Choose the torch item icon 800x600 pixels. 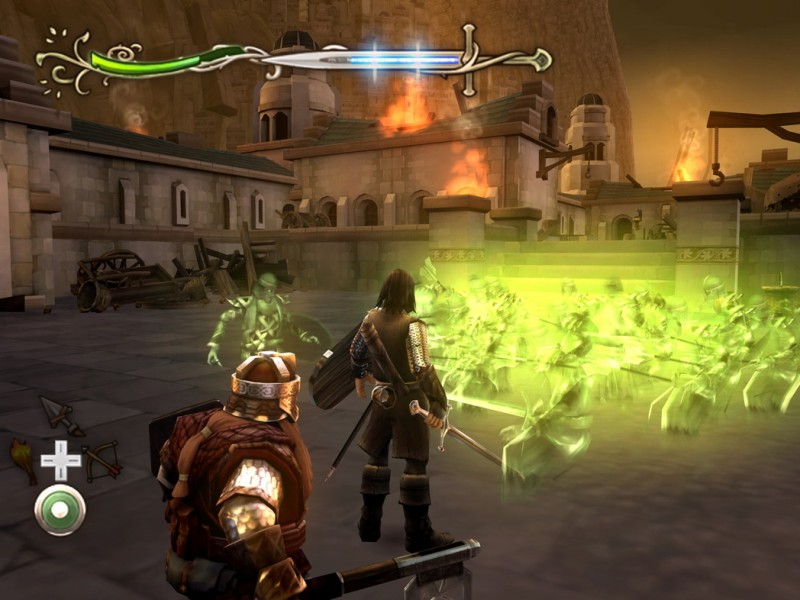click(x=22, y=457)
